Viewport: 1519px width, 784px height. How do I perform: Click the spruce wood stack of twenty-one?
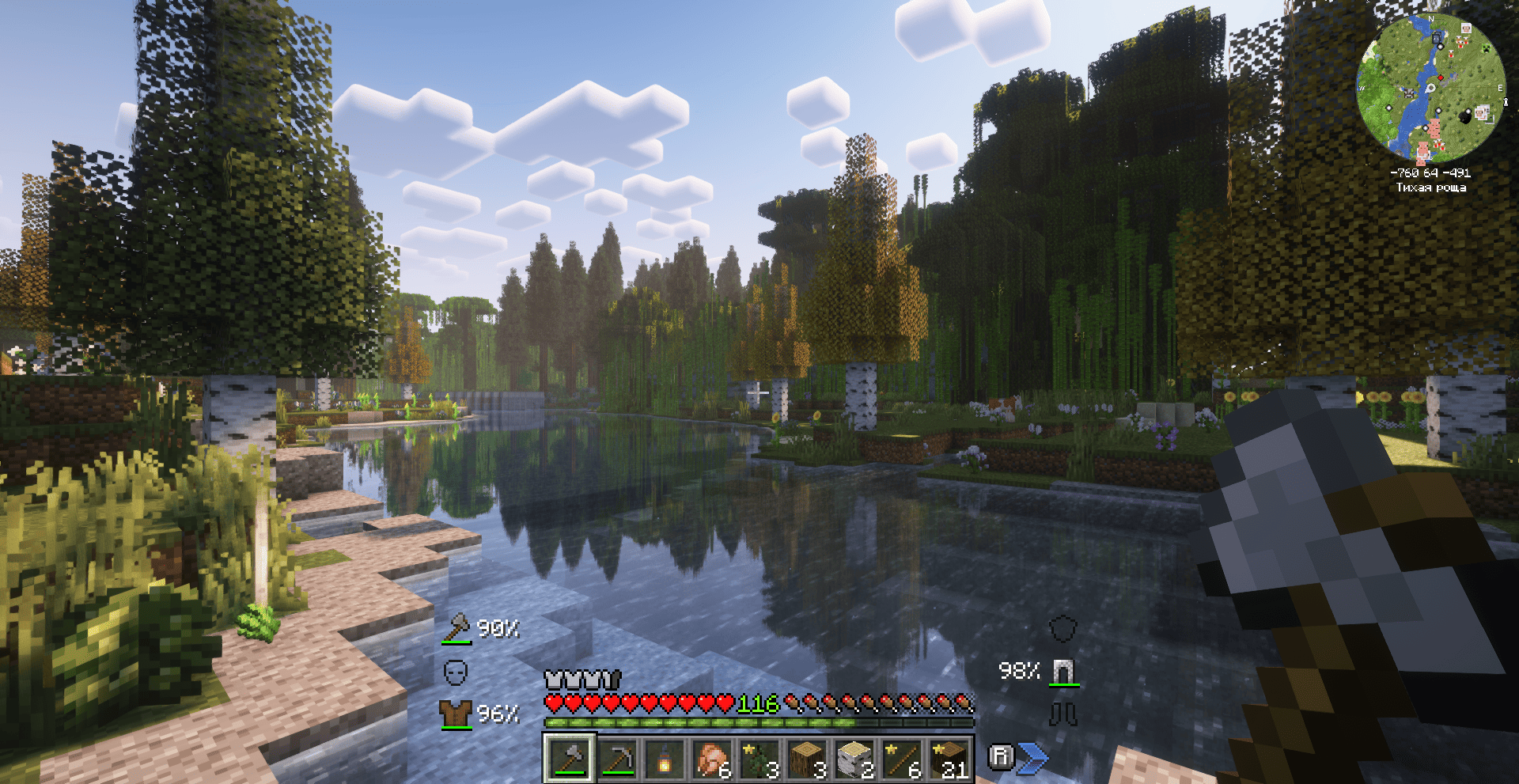click(x=948, y=759)
